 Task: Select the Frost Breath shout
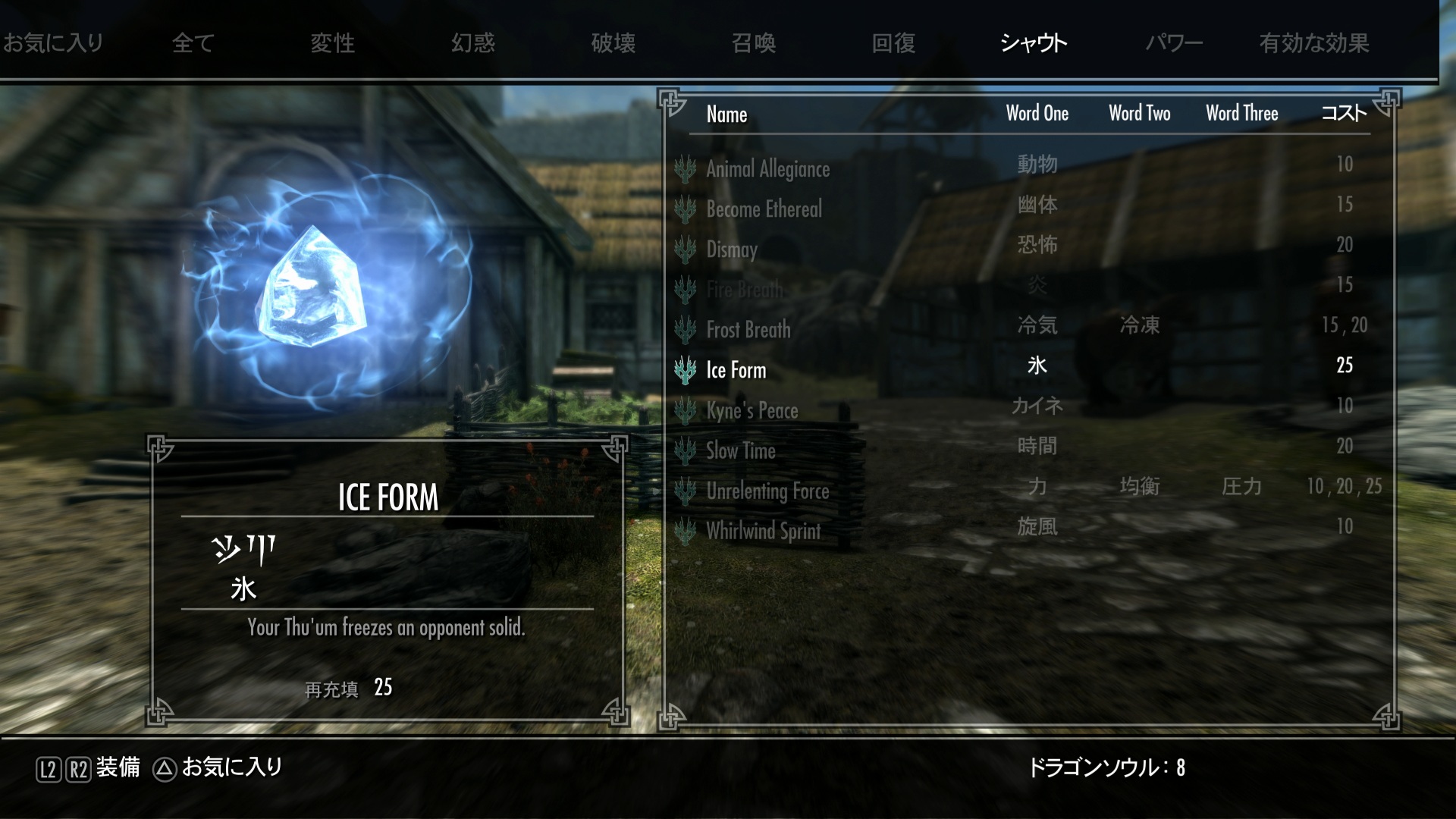748,329
